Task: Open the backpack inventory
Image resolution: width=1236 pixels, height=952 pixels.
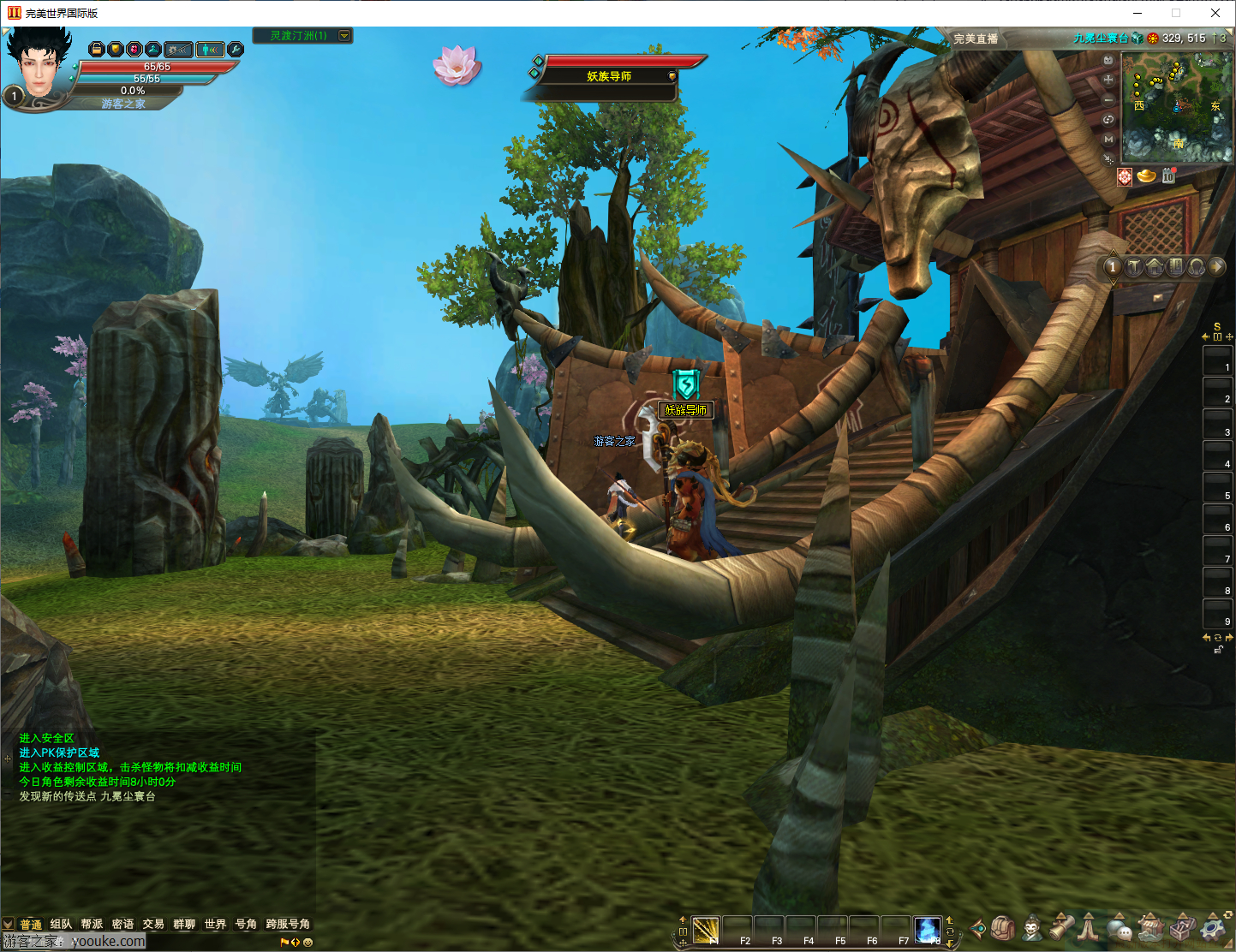Action: 1004,928
